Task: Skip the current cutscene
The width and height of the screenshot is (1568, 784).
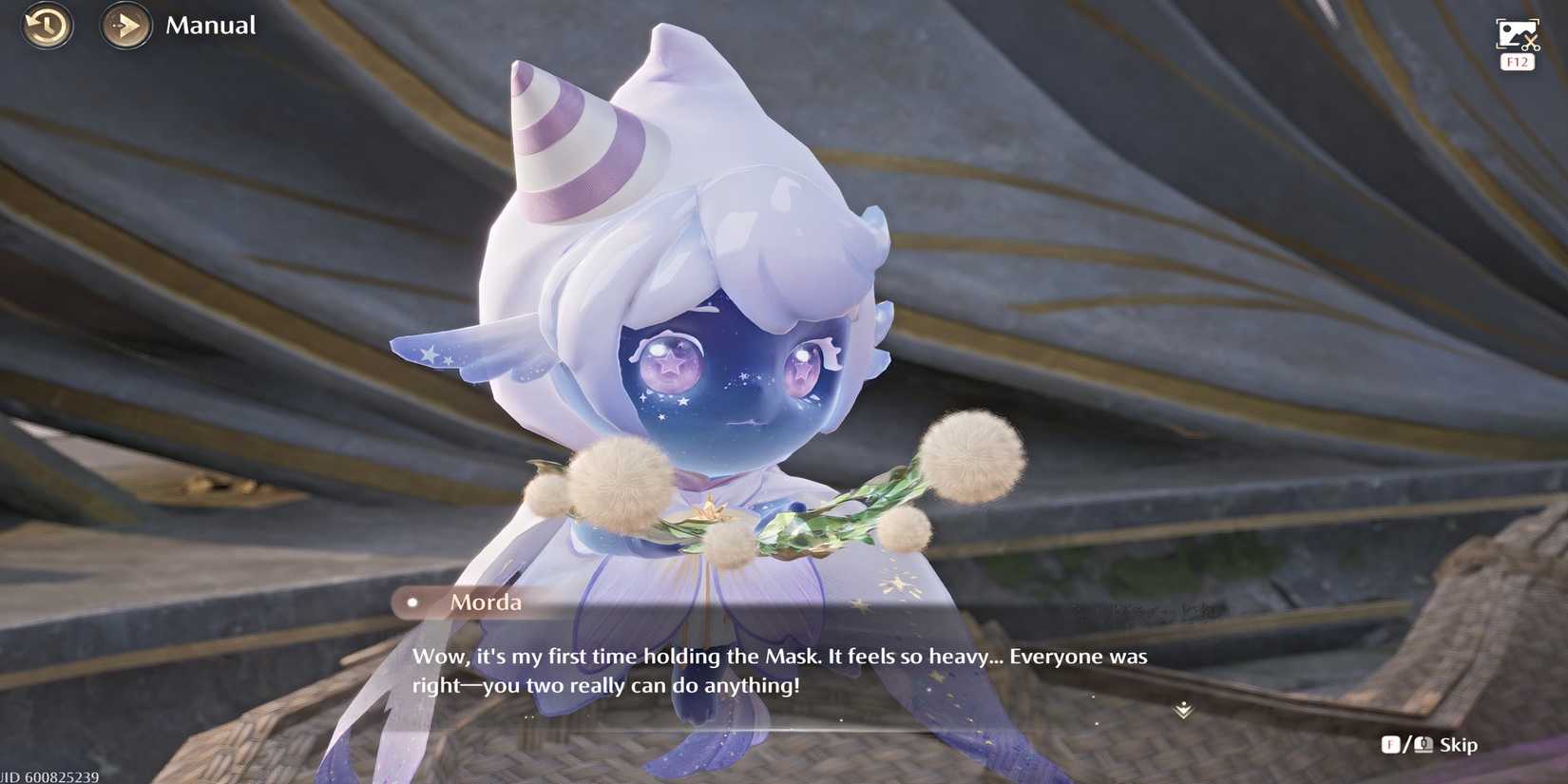Action: (x=1457, y=745)
